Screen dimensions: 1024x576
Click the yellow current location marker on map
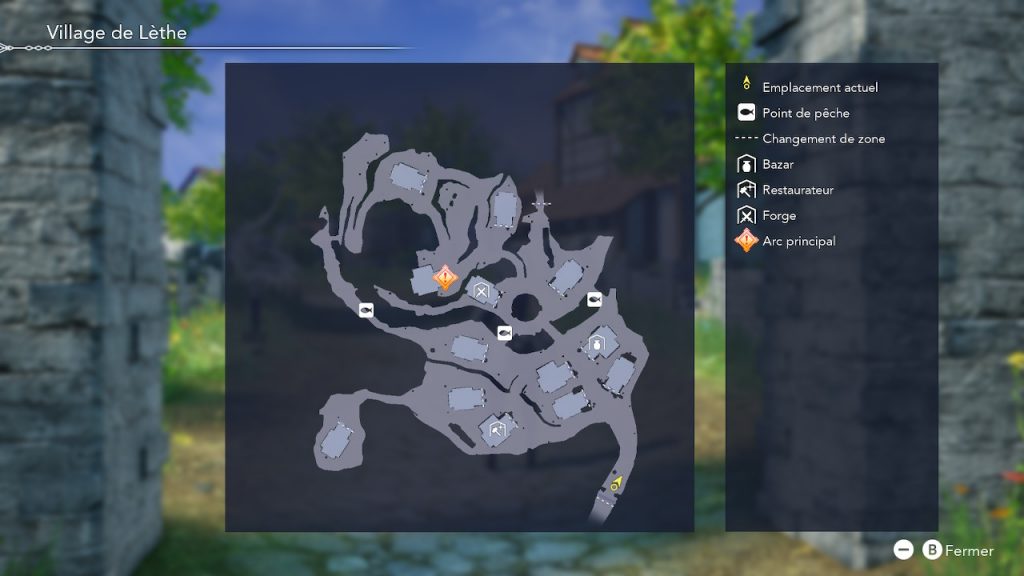coord(617,484)
